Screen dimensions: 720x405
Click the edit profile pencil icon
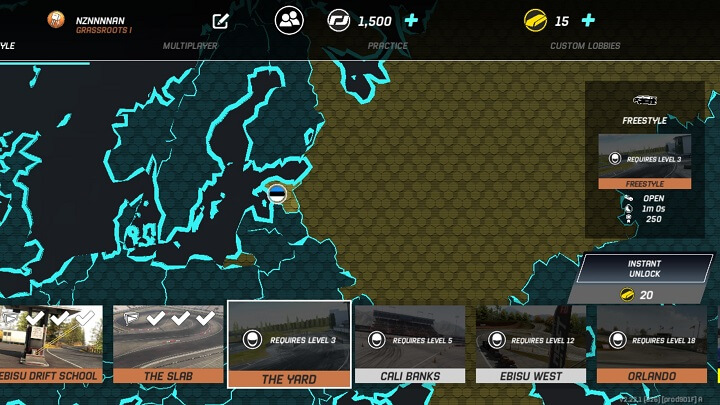[221, 21]
